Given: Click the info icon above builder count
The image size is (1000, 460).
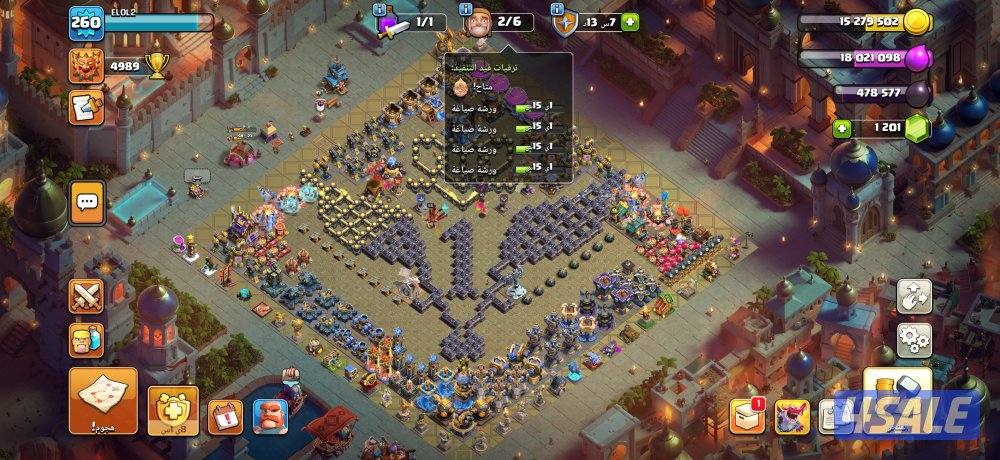Looking at the screenshot, I should (x=467, y=9).
